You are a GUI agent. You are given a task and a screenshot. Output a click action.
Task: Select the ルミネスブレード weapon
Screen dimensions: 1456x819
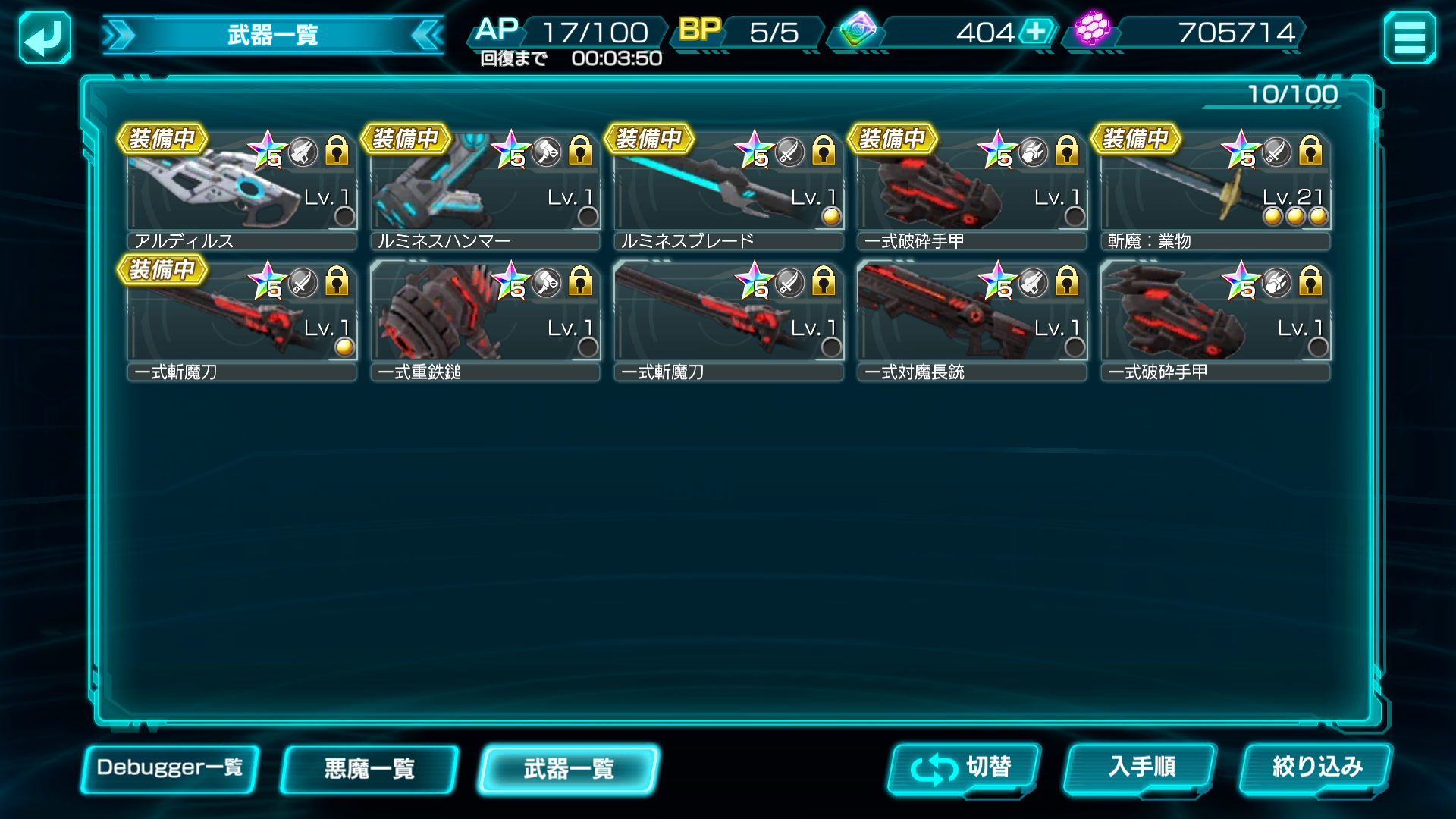(728, 190)
